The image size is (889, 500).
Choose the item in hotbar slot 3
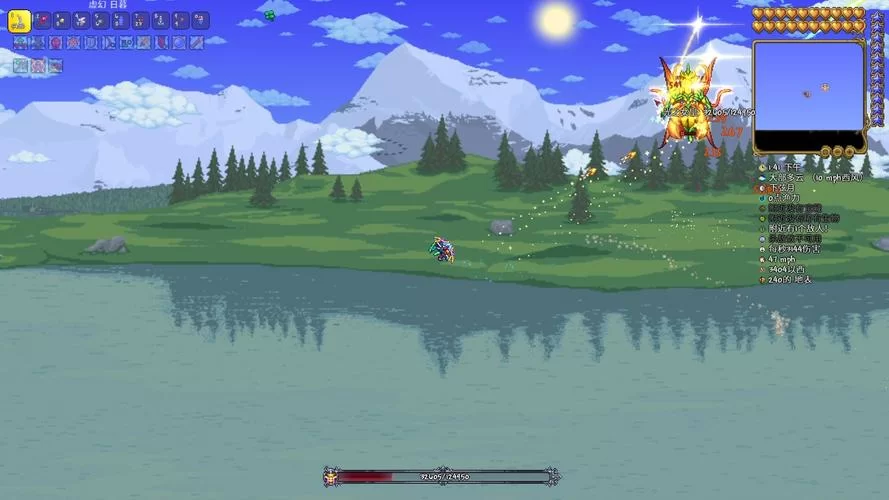62,21
